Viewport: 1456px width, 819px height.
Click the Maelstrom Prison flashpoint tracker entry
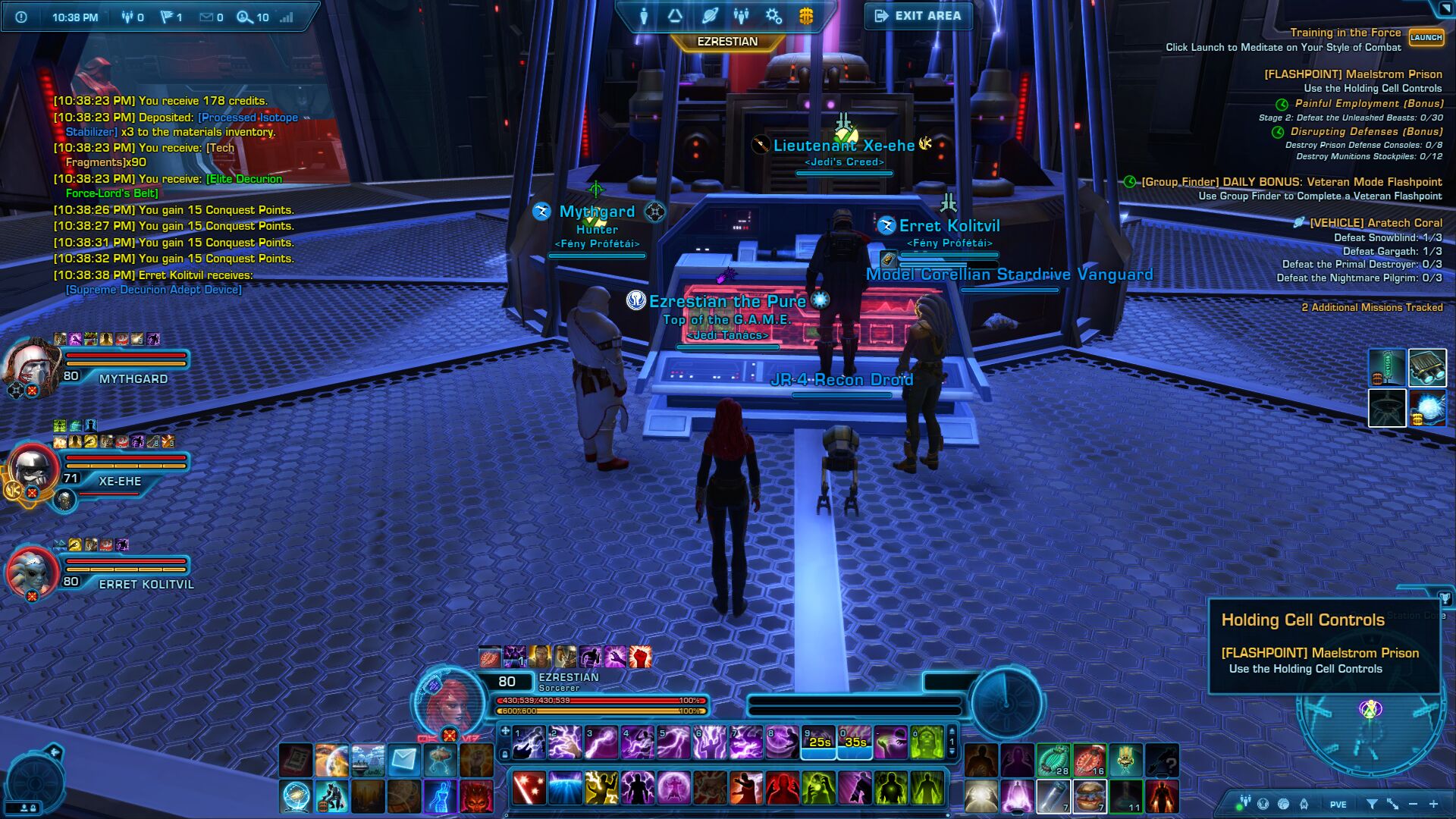pyautogui.click(x=1353, y=74)
